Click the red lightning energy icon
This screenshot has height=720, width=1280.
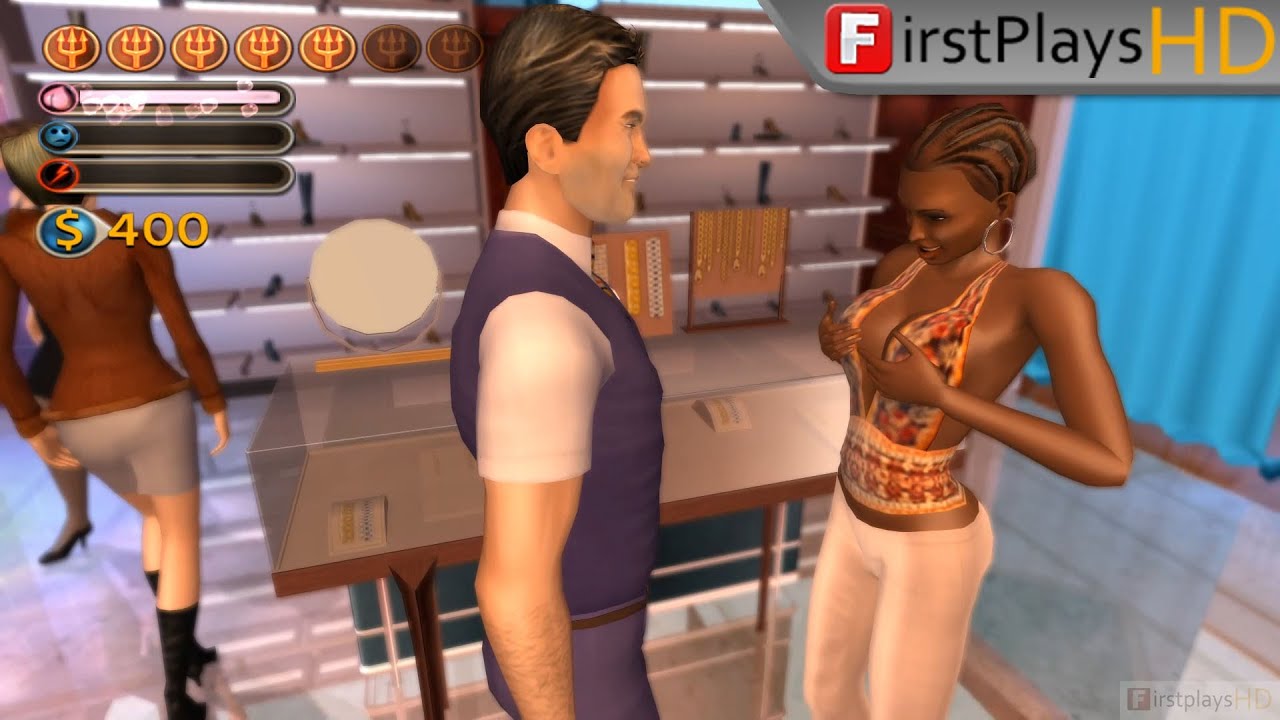pos(58,174)
